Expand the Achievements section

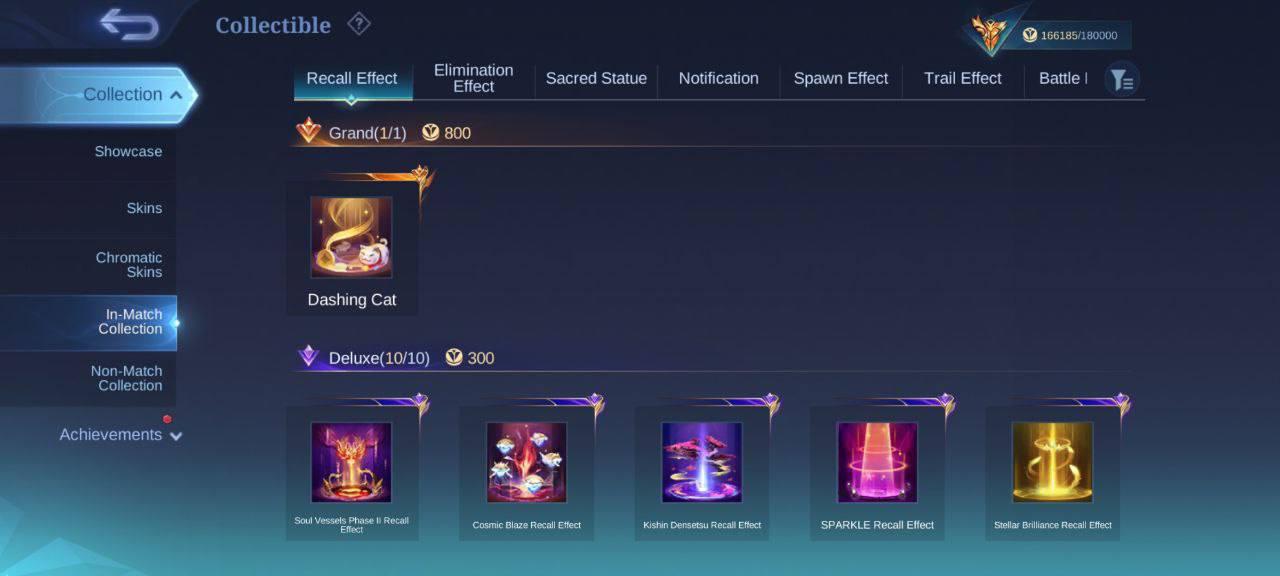click(x=120, y=435)
